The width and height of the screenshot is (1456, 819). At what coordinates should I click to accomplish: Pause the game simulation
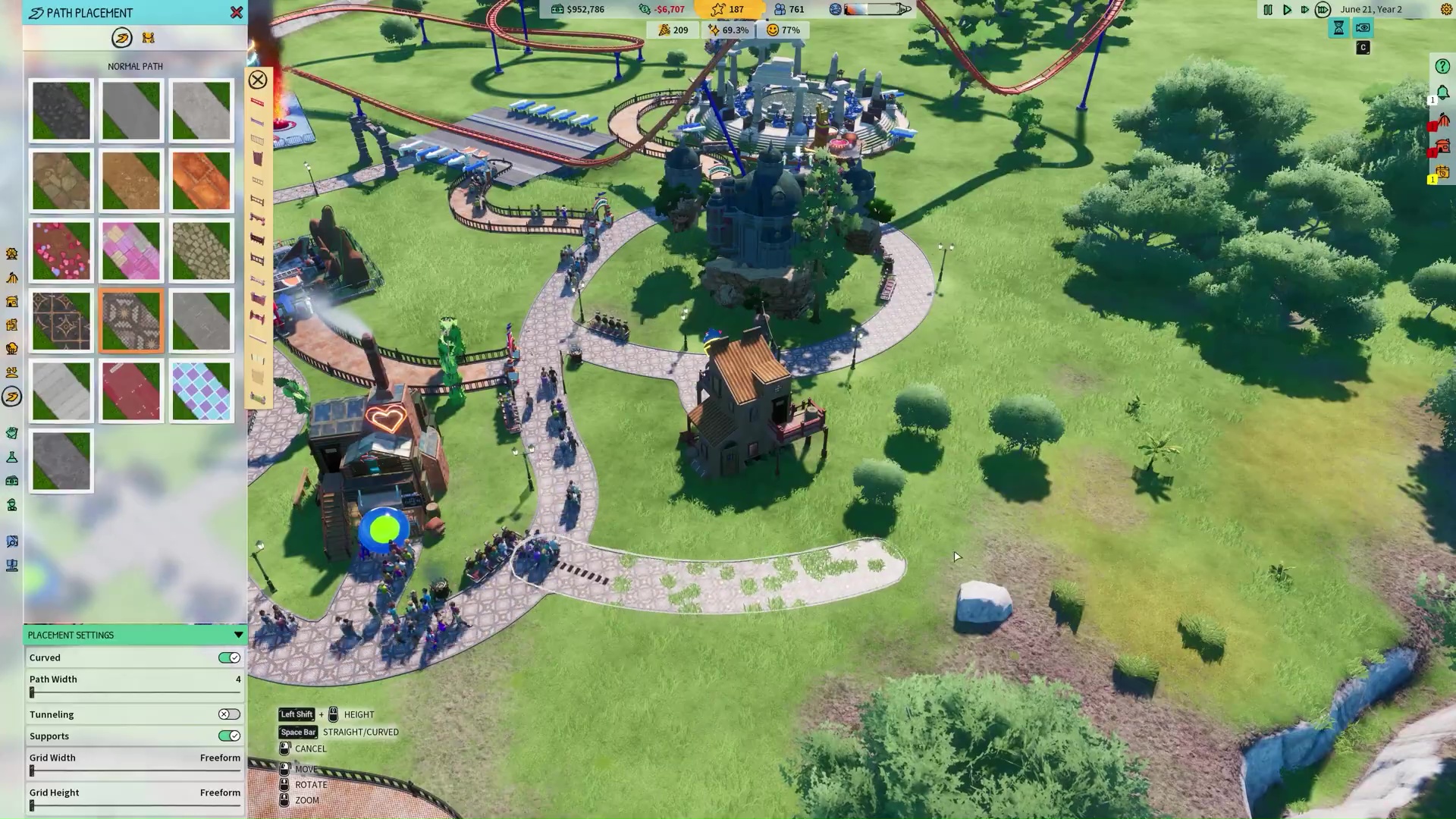click(x=1268, y=10)
